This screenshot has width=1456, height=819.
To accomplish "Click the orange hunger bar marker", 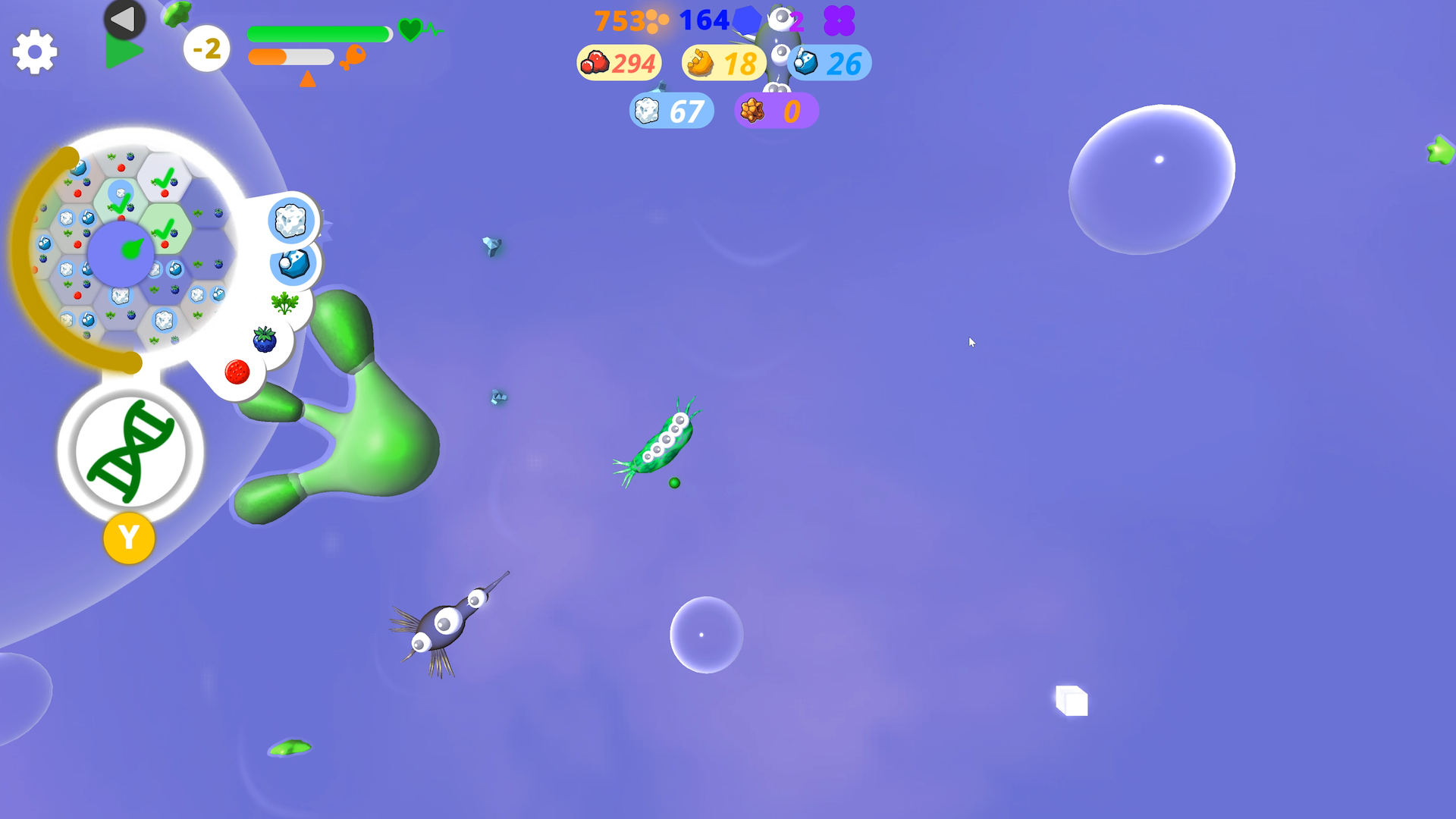I will coord(307,79).
